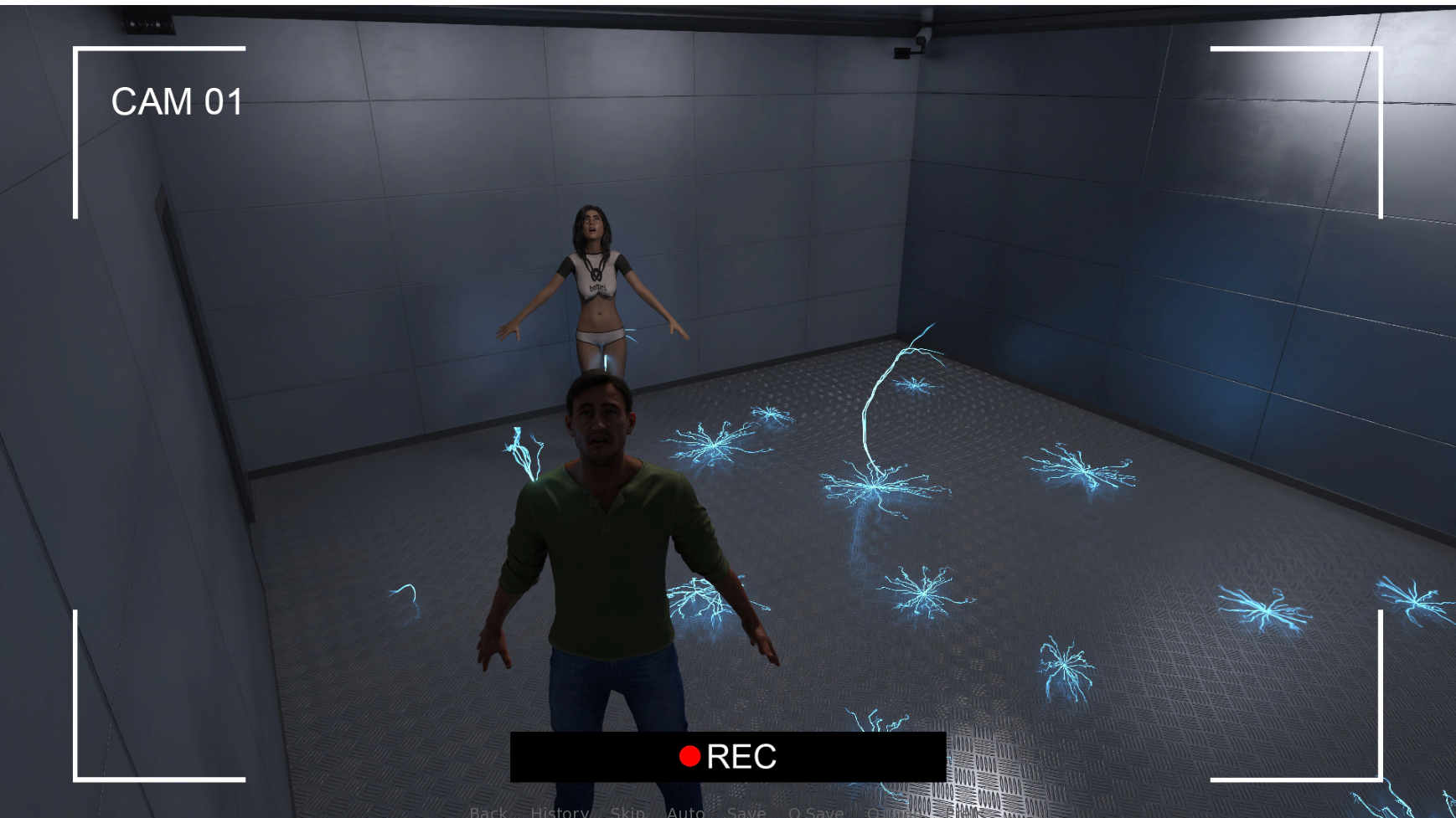Open the Save game screen
This screenshot has height=818, width=1456.
746,812
